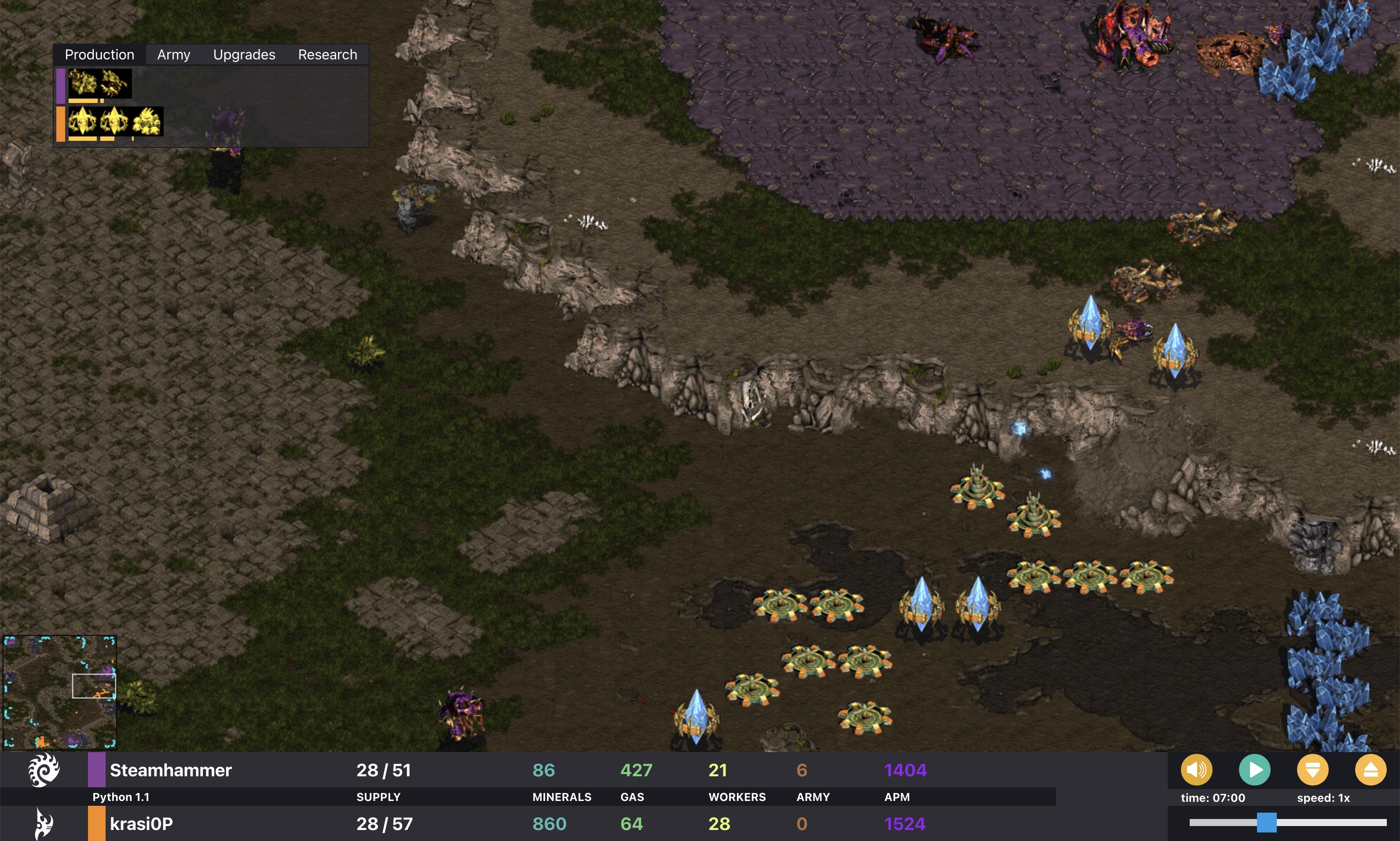Show the Research tab
This screenshot has width=1400, height=841.
(x=327, y=55)
